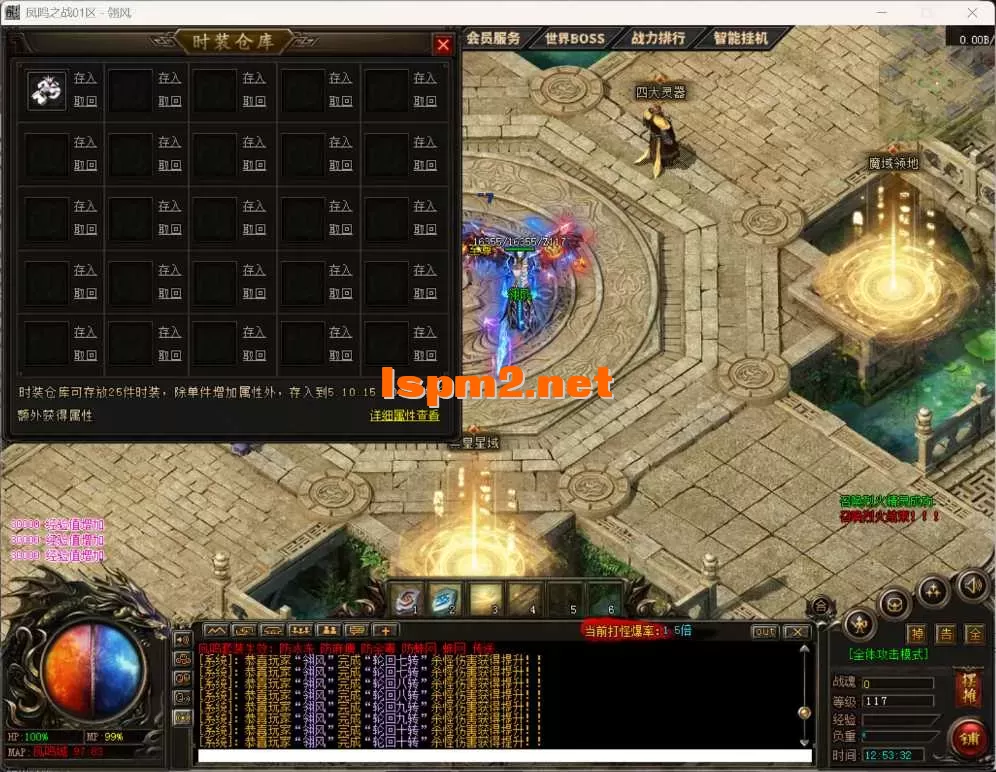Show the 战力排行 power ranking
996x772 pixels.
(x=658, y=38)
